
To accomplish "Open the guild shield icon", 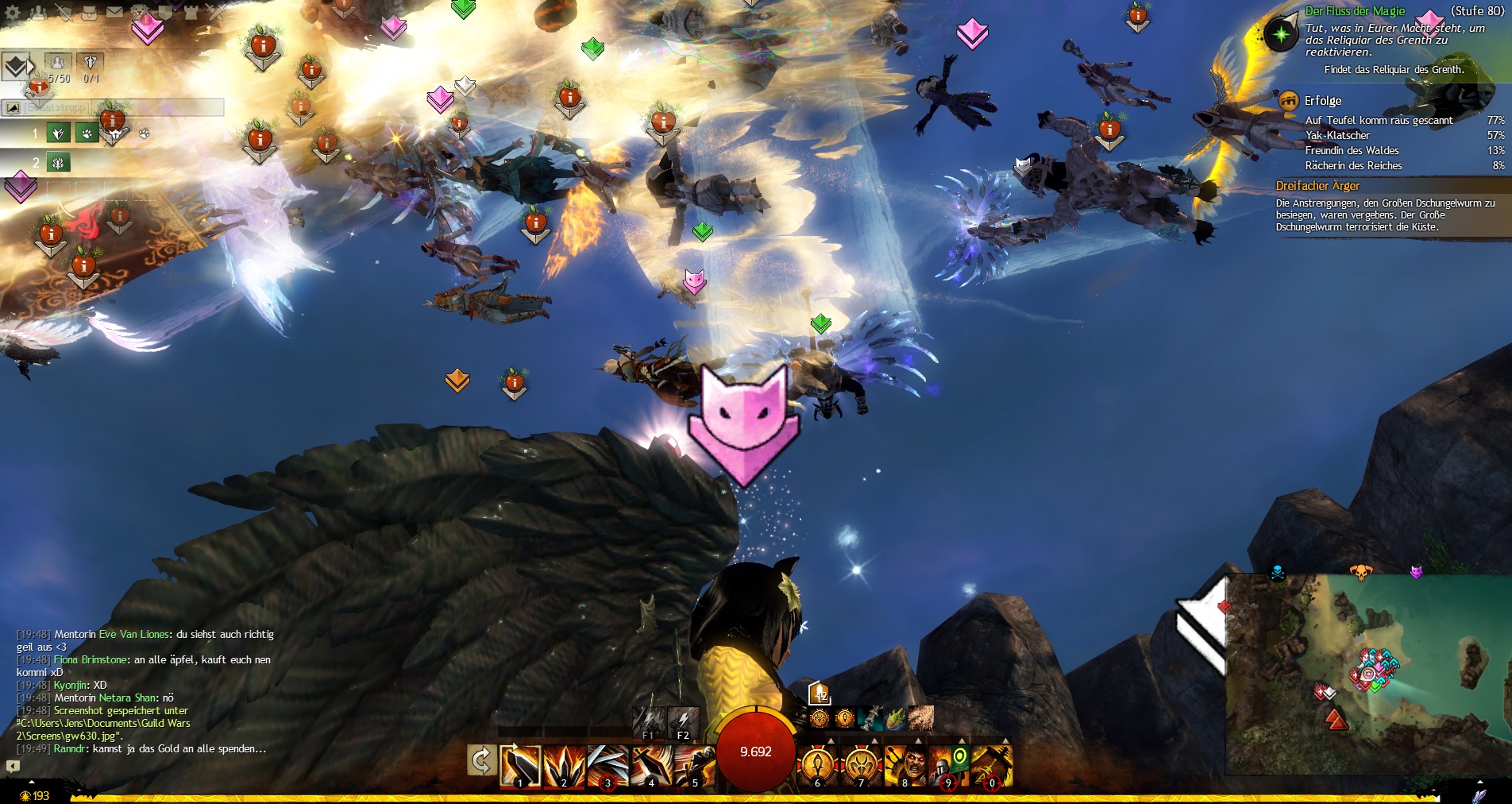I will point(167,12).
